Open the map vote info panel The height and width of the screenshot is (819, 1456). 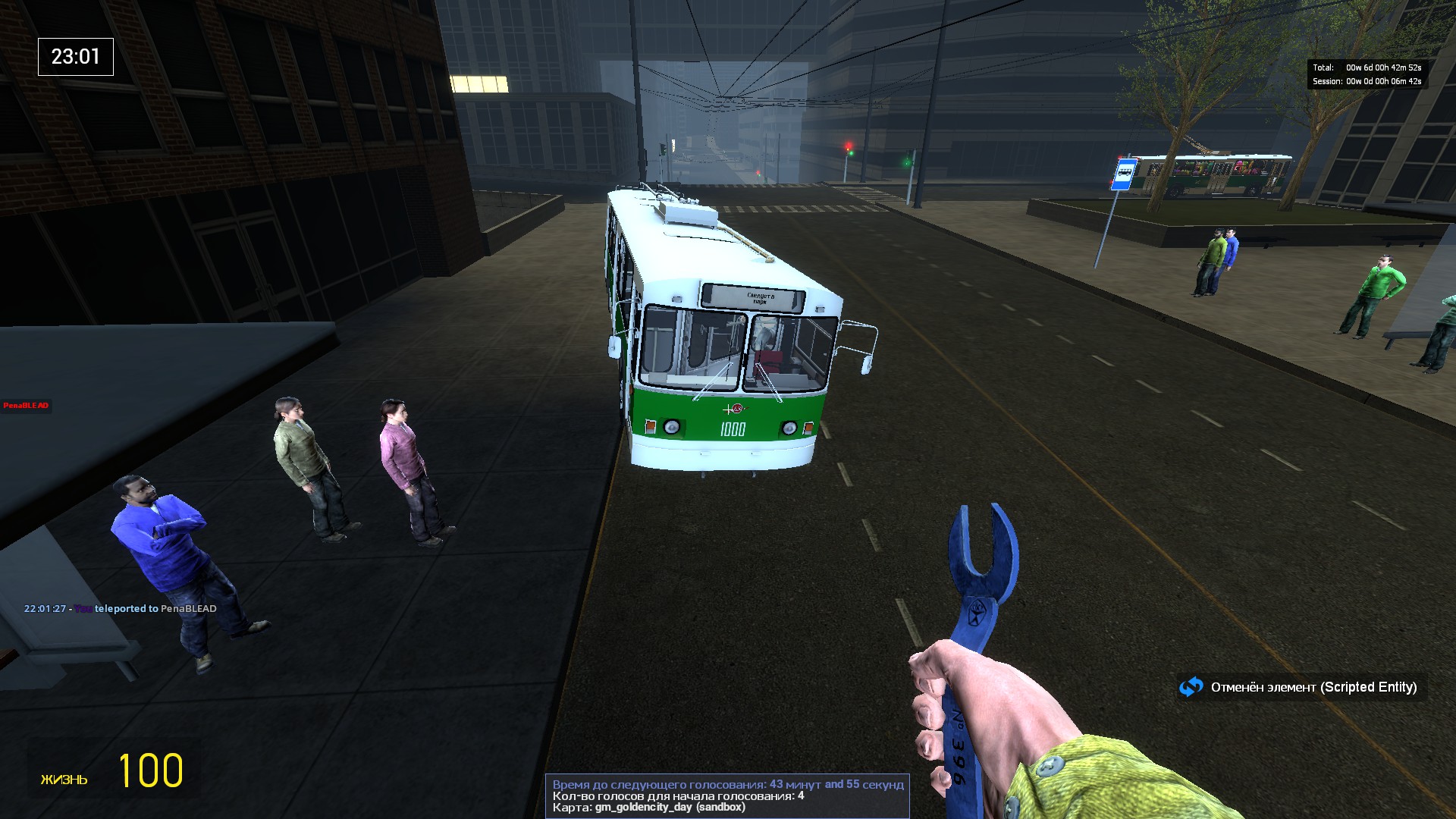tap(727, 795)
